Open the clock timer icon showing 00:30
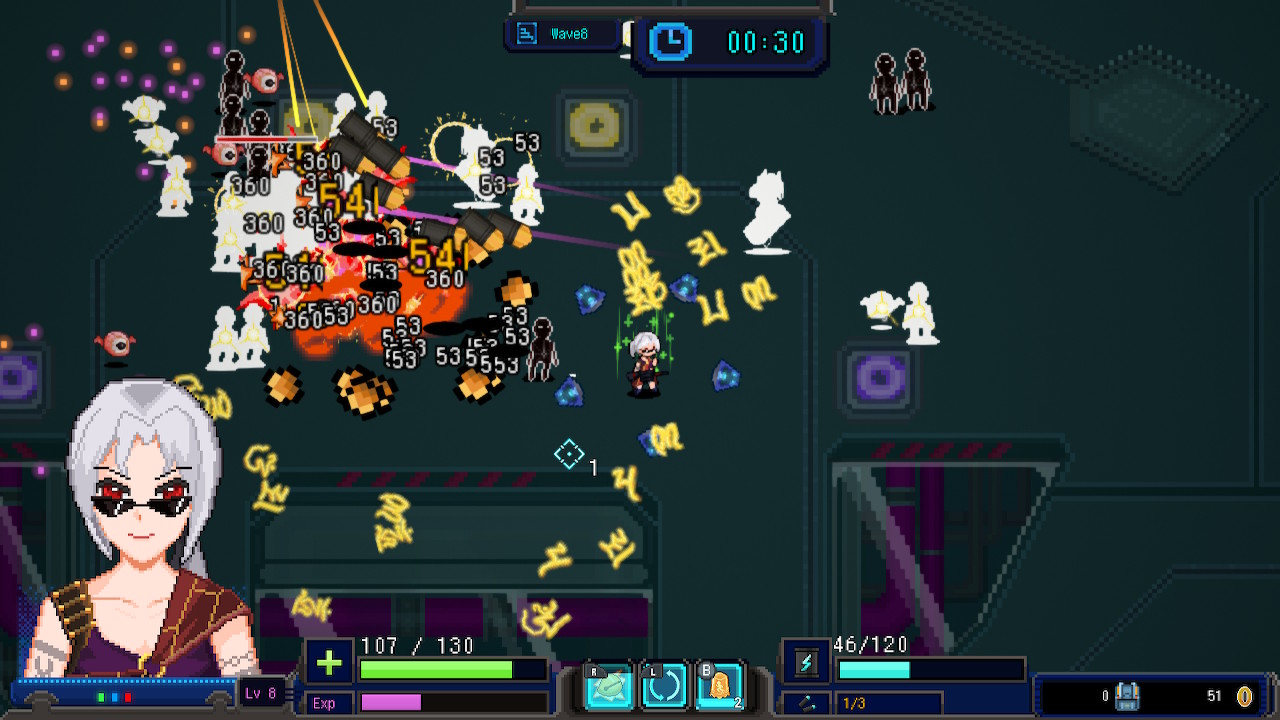Viewport: 1280px width, 720px height. (x=670, y=42)
